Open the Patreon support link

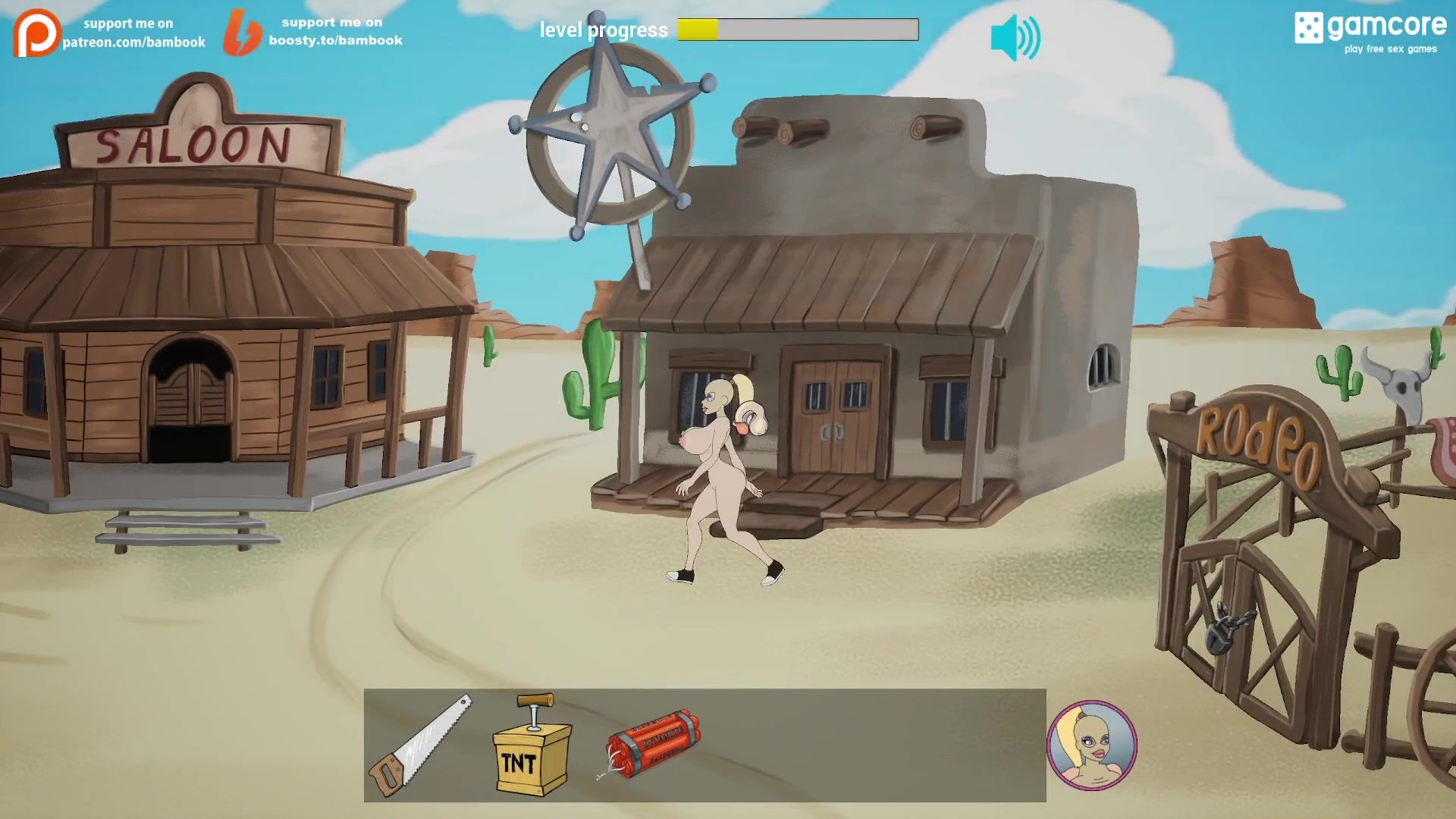pos(109,33)
